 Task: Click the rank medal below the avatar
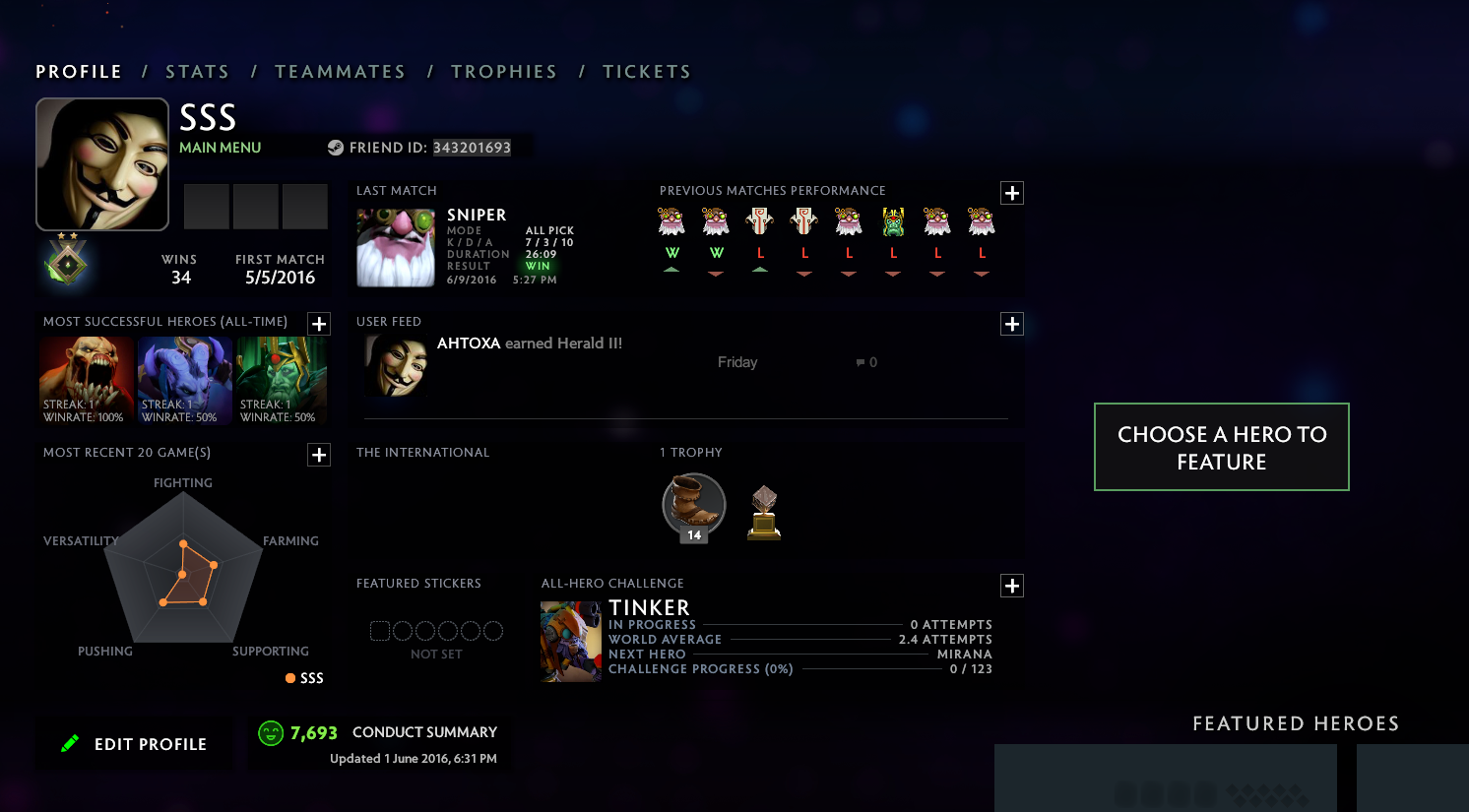coord(67,263)
